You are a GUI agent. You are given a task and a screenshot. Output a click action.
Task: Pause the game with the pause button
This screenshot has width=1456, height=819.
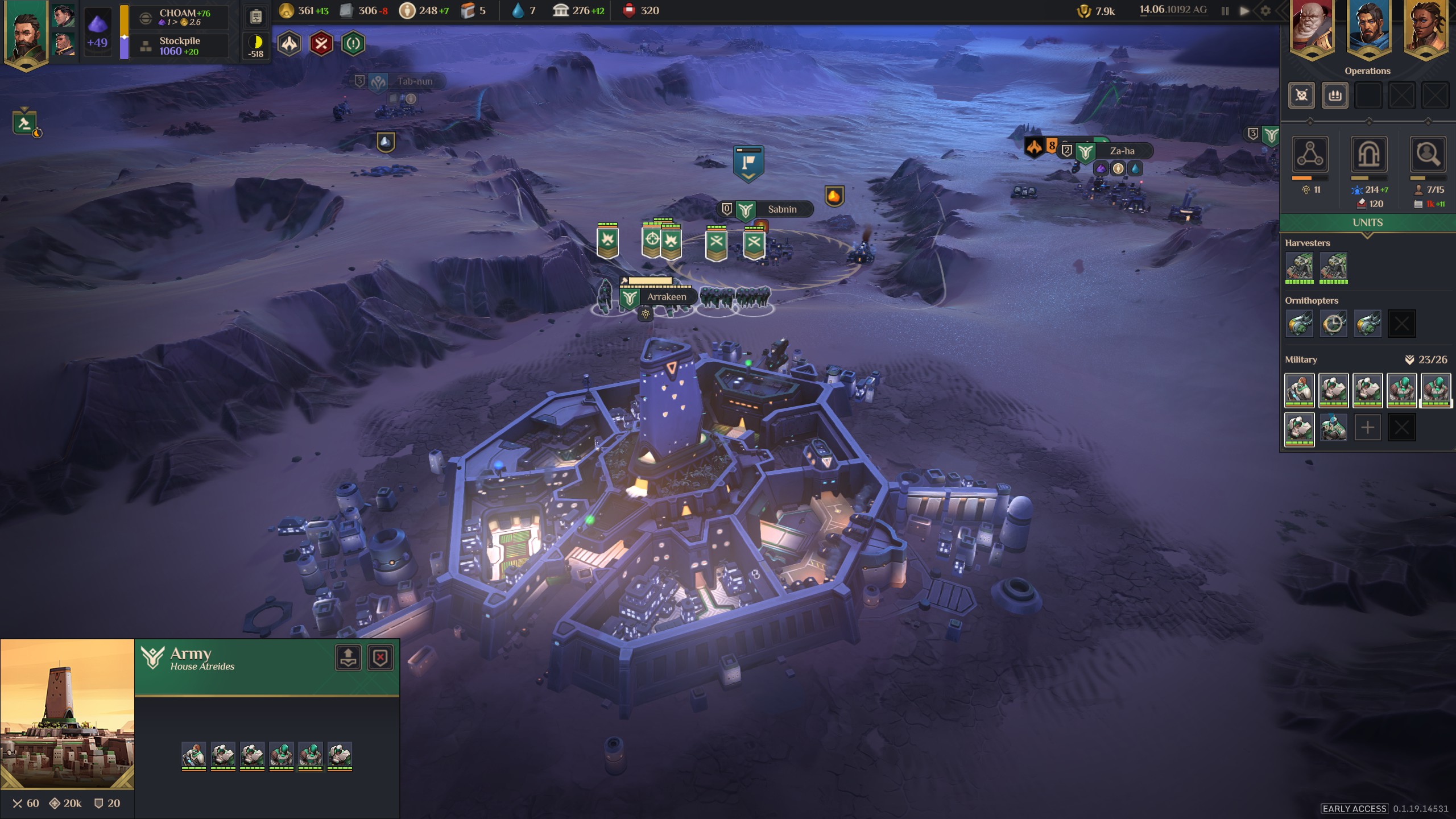pos(1225,11)
